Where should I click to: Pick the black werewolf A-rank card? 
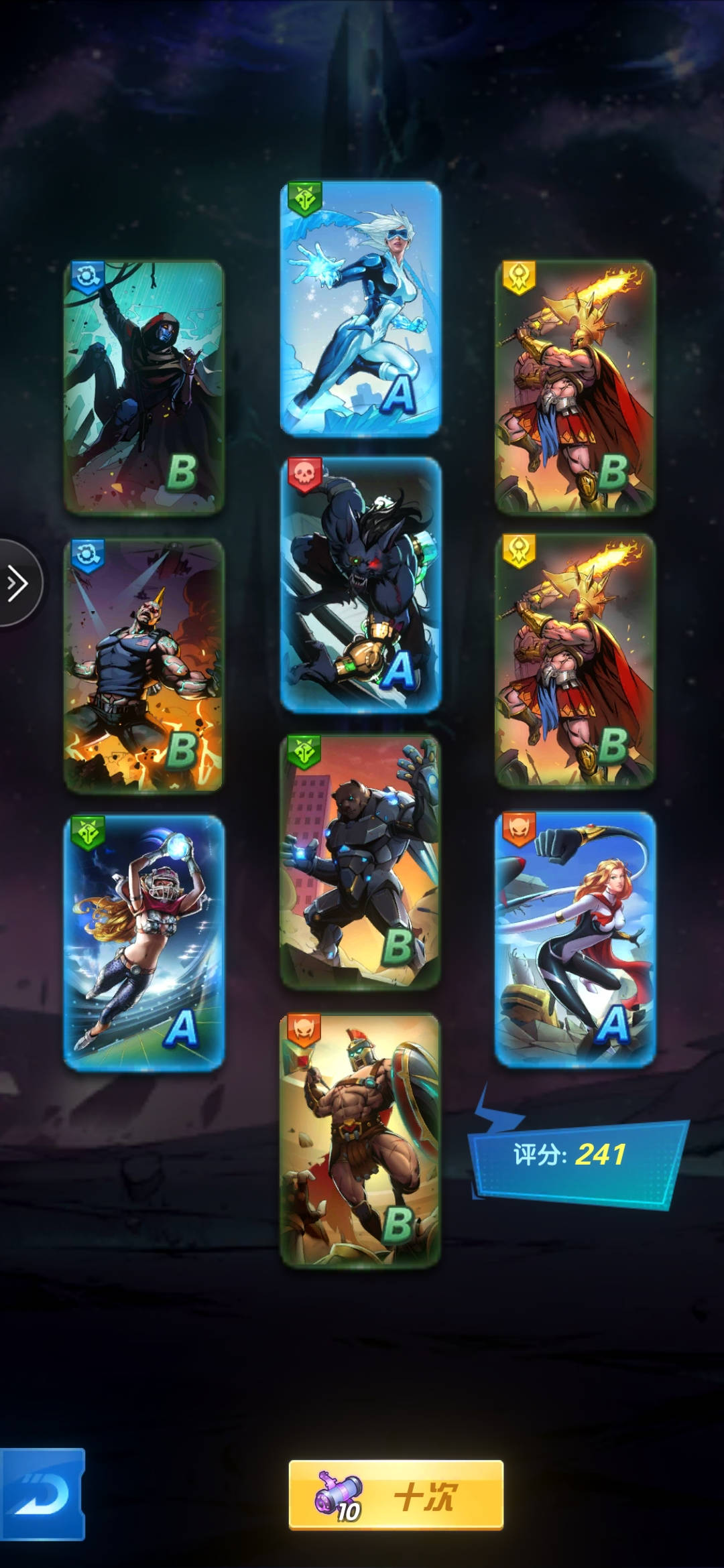(x=361, y=584)
